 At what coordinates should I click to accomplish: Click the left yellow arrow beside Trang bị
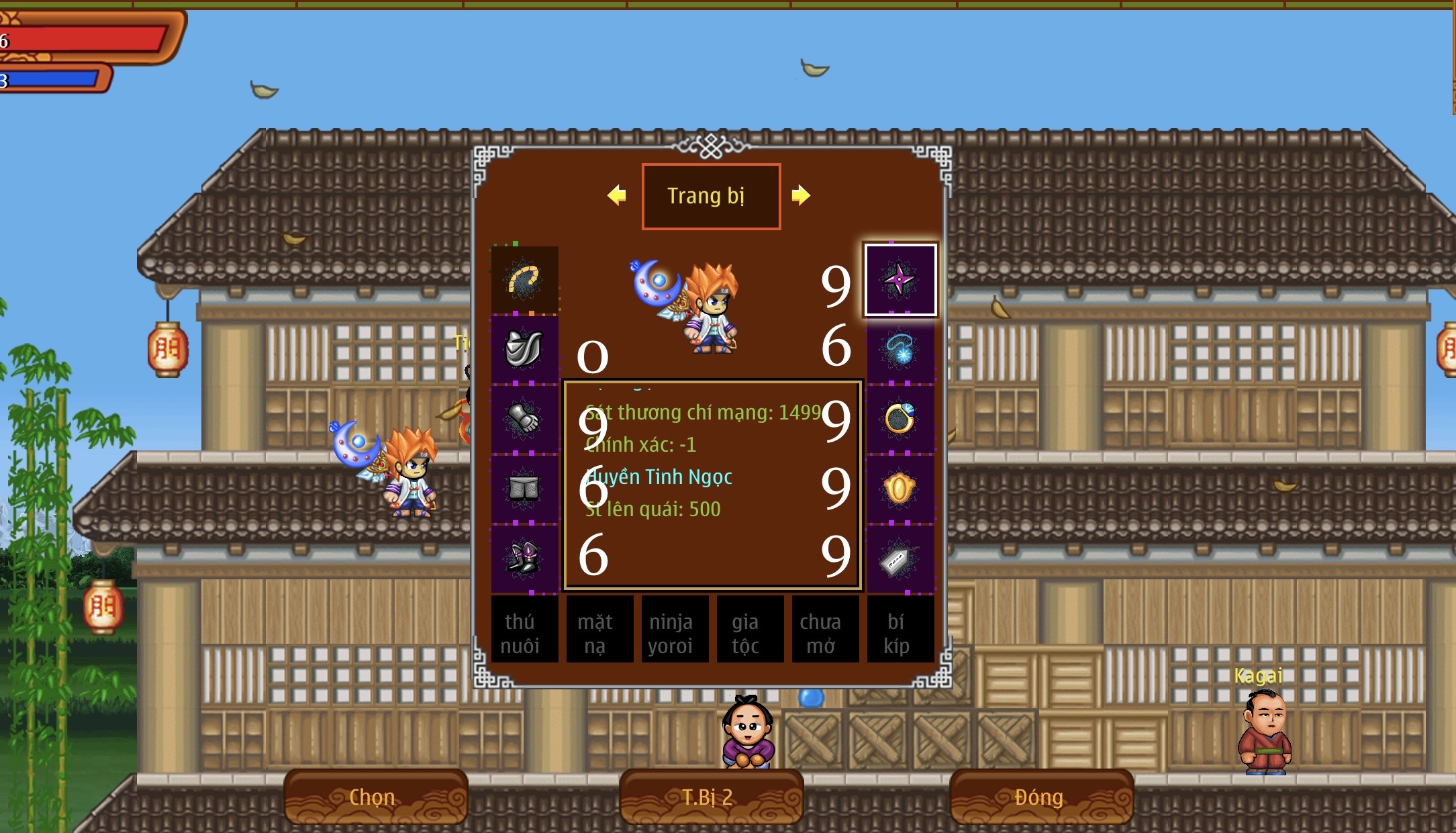(616, 195)
